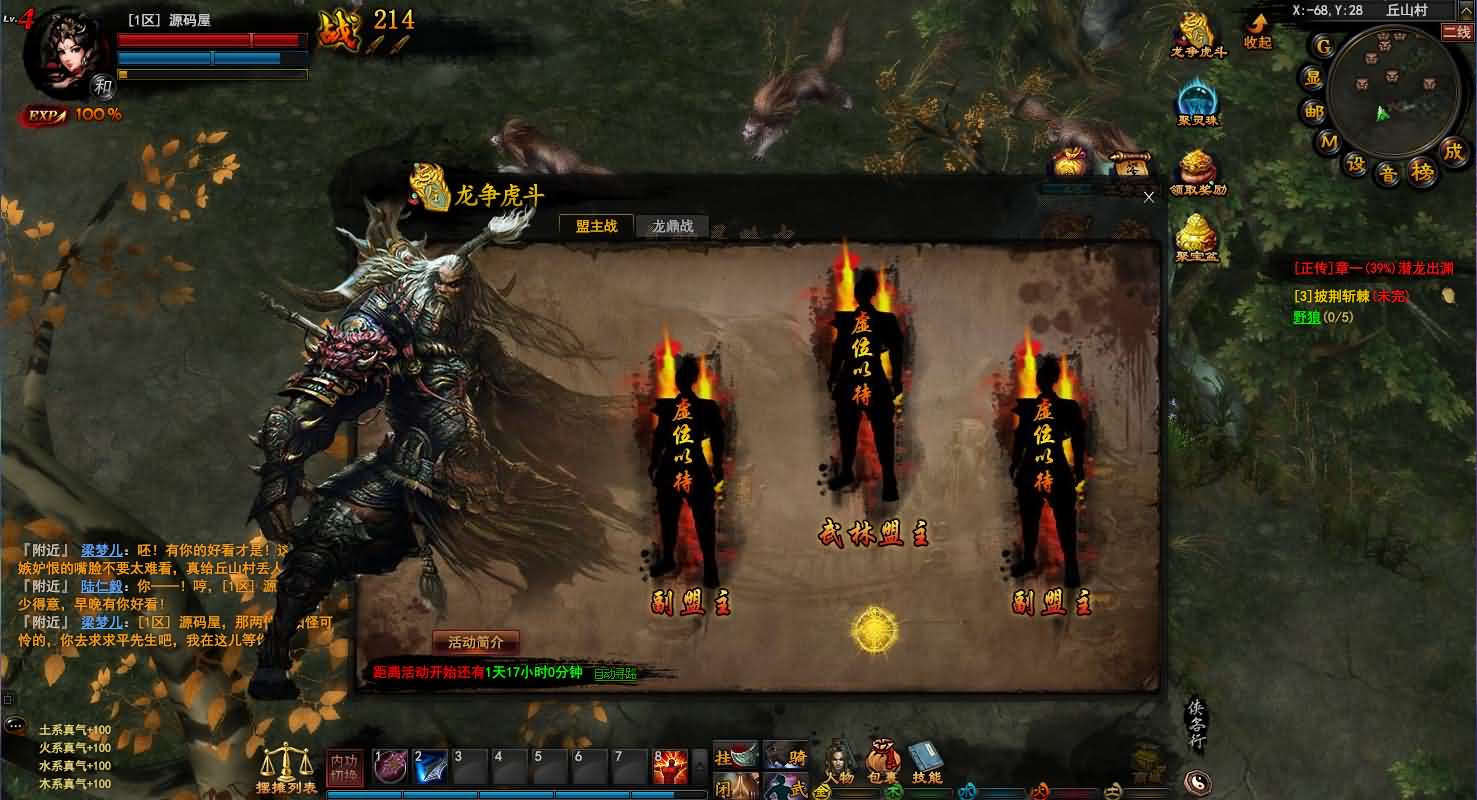
Task: Open rankings with the 榜 button
Action: pos(1423,172)
